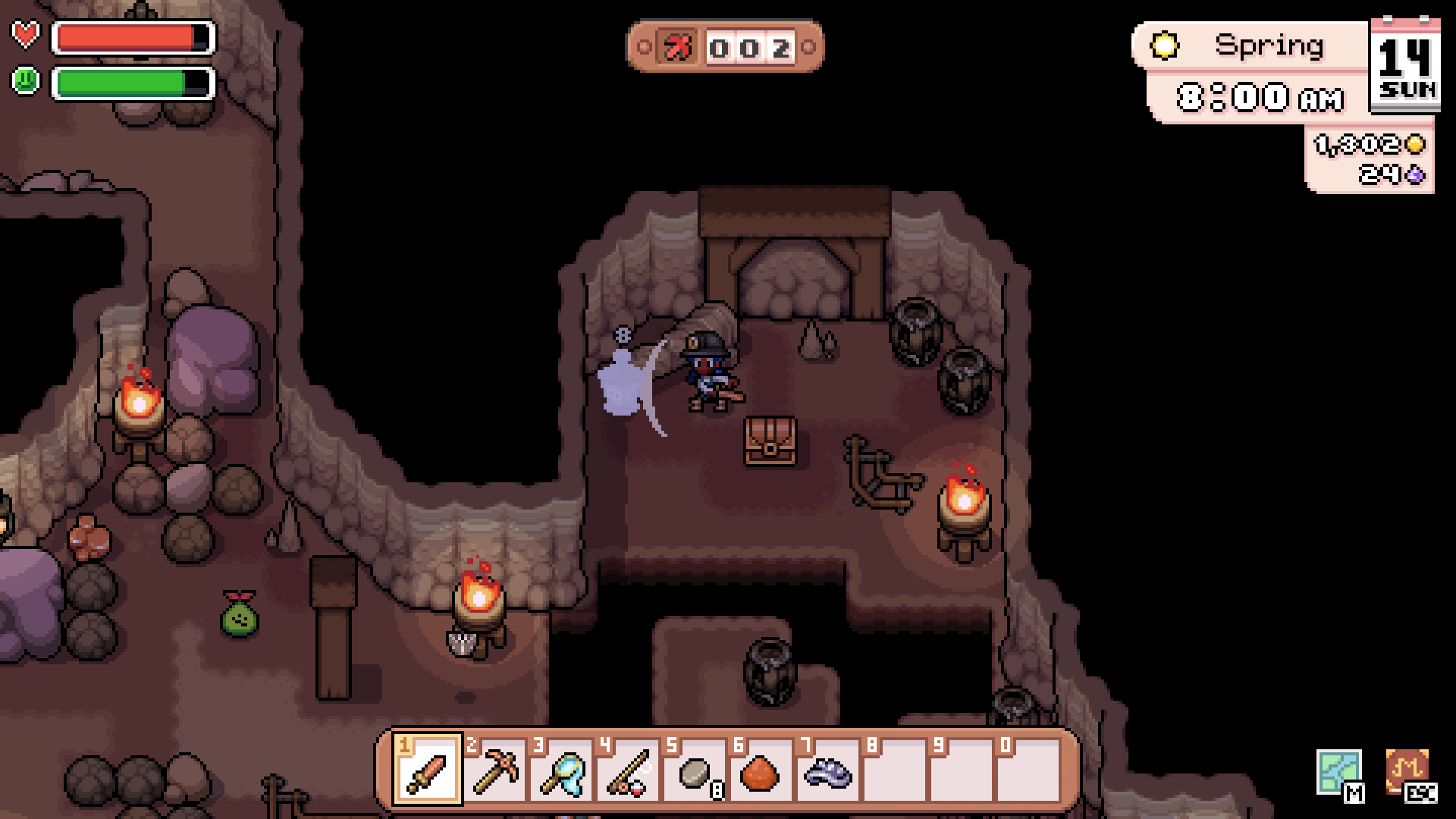The image size is (1456, 819).
Task: Click the 8:00 AM clock display
Action: (1259, 97)
